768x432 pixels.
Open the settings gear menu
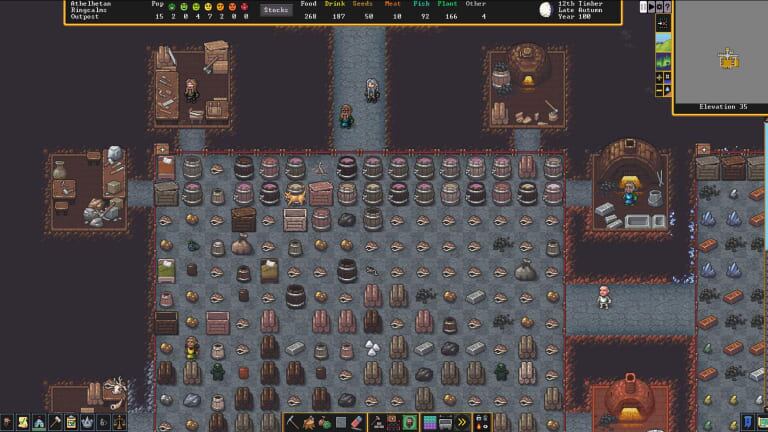[x=661, y=7]
